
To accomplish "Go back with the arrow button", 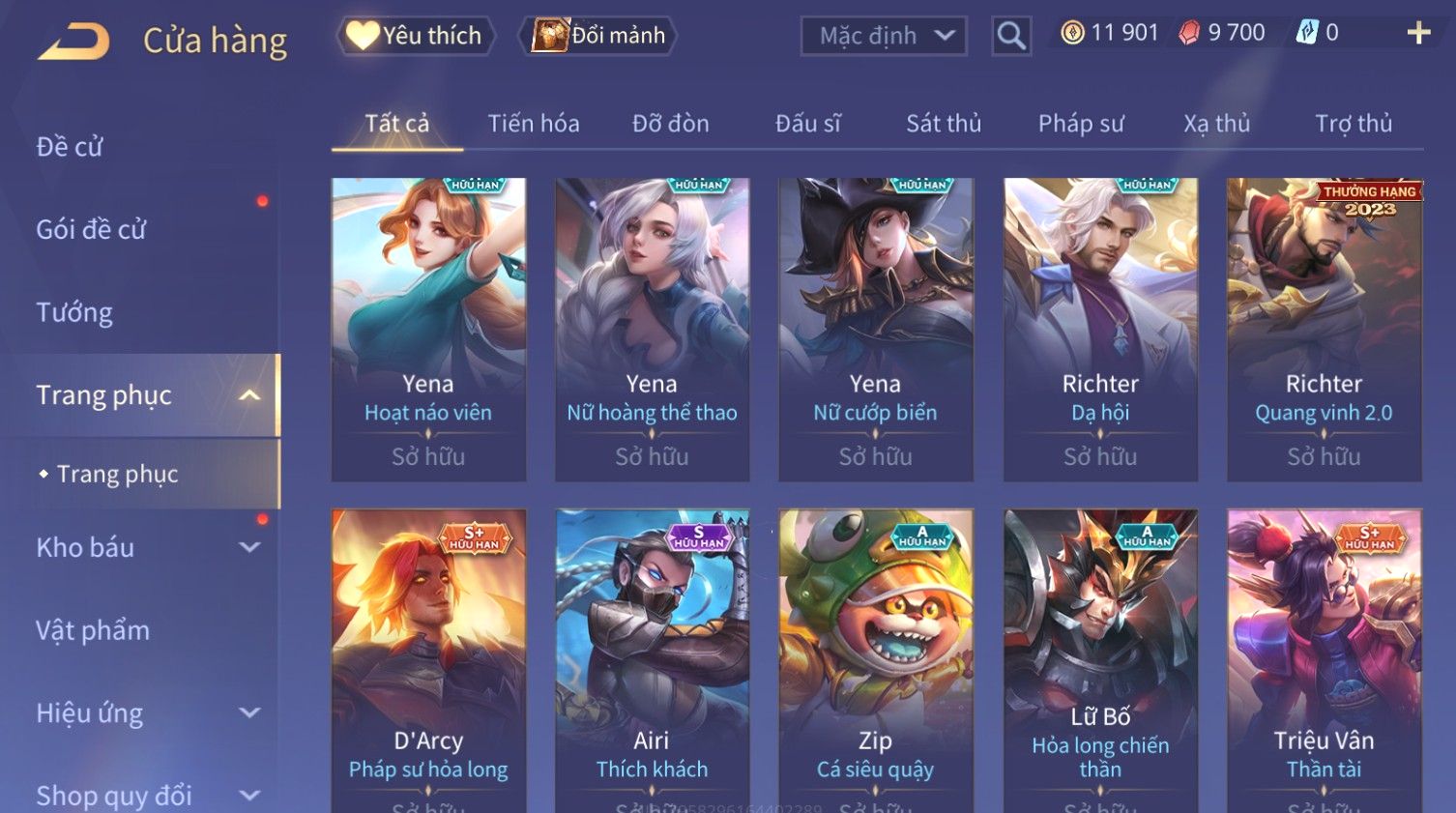I will tap(73, 42).
